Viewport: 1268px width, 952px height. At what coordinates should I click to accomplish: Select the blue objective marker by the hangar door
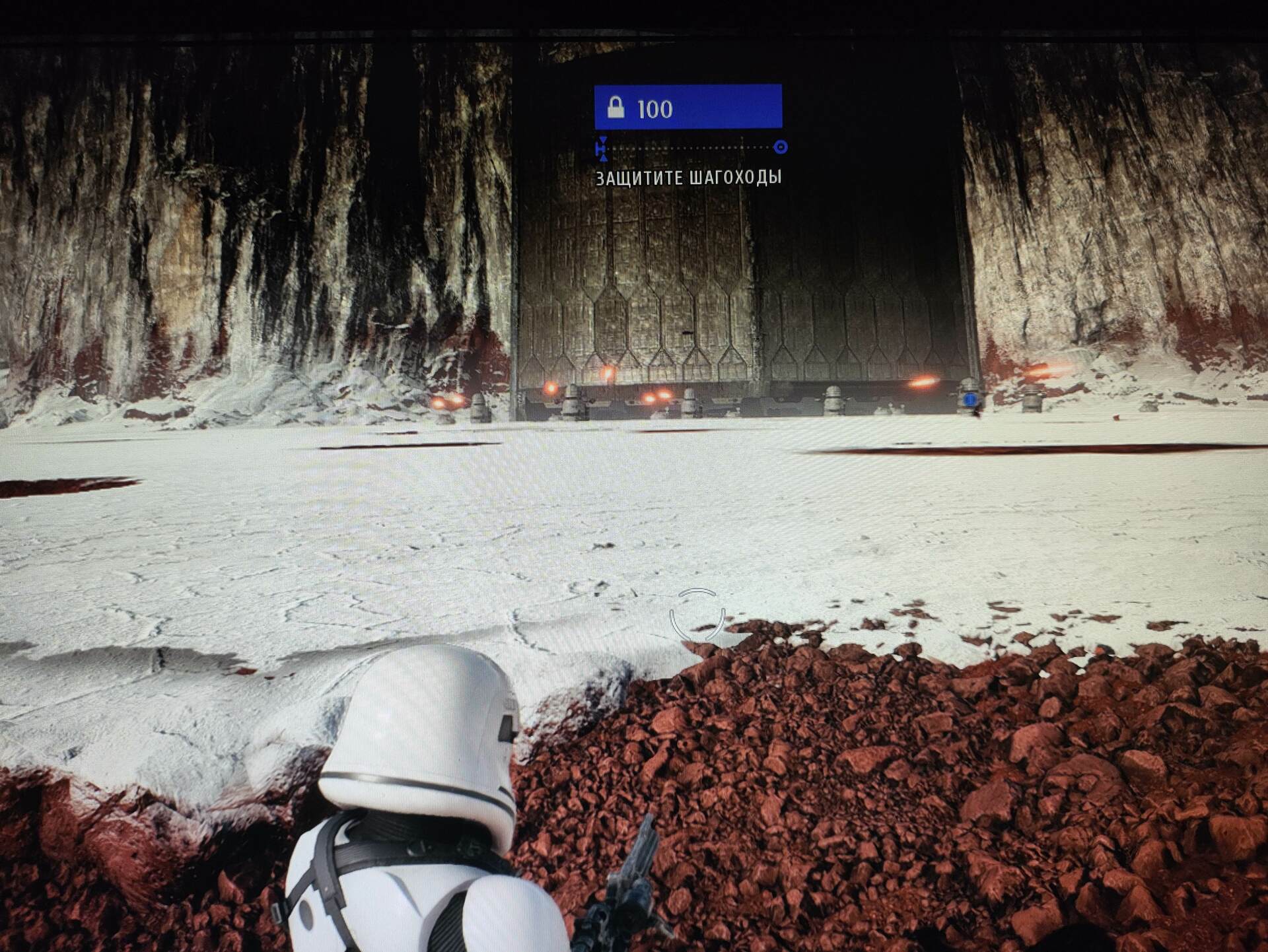click(x=969, y=399)
